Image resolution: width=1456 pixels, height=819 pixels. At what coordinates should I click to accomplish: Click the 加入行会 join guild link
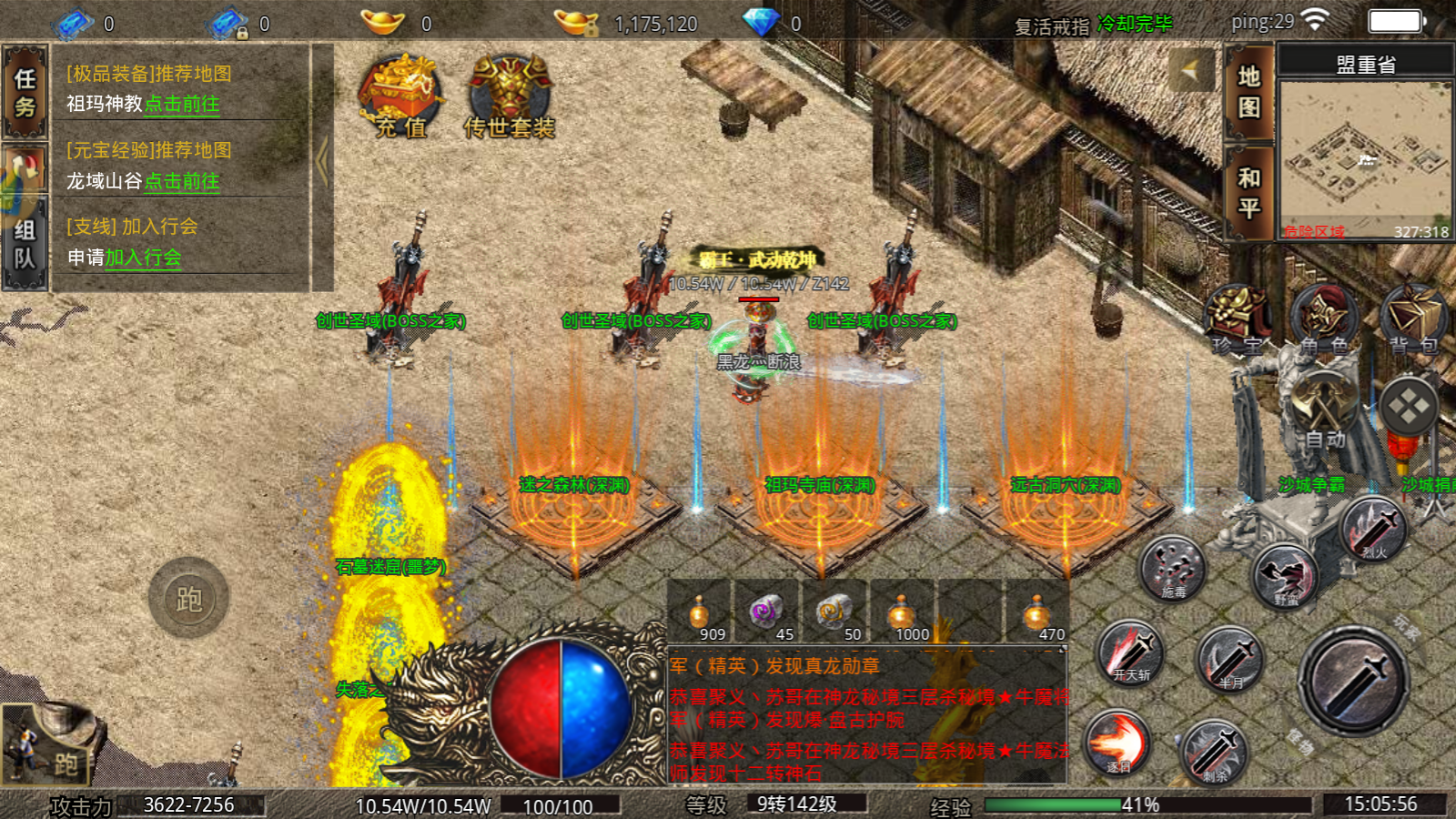tap(143, 258)
